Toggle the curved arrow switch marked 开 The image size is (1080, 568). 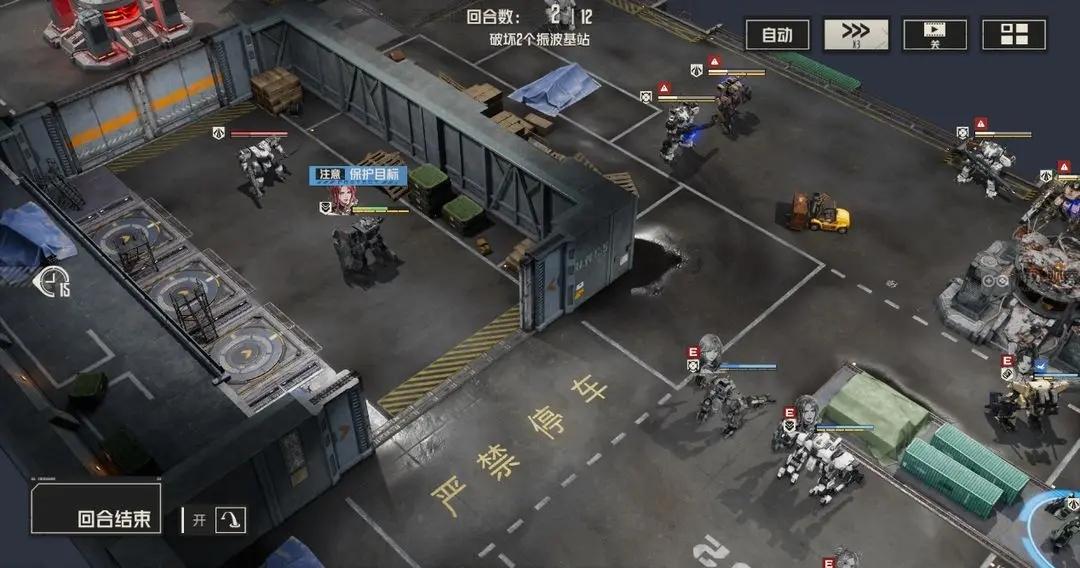point(229,520)
